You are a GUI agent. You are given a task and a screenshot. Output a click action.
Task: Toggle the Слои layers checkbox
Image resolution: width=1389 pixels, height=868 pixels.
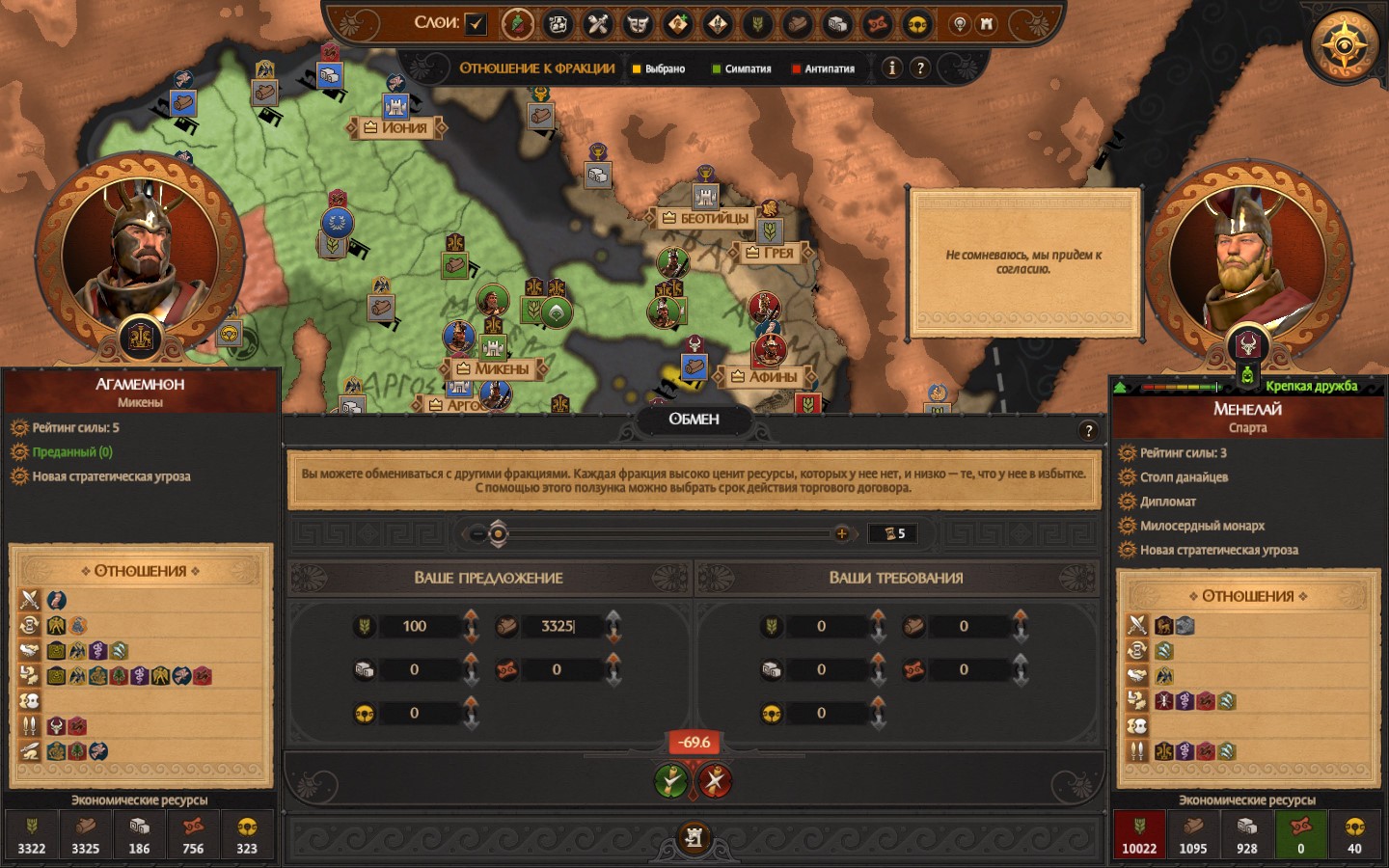tap(476, 24)
